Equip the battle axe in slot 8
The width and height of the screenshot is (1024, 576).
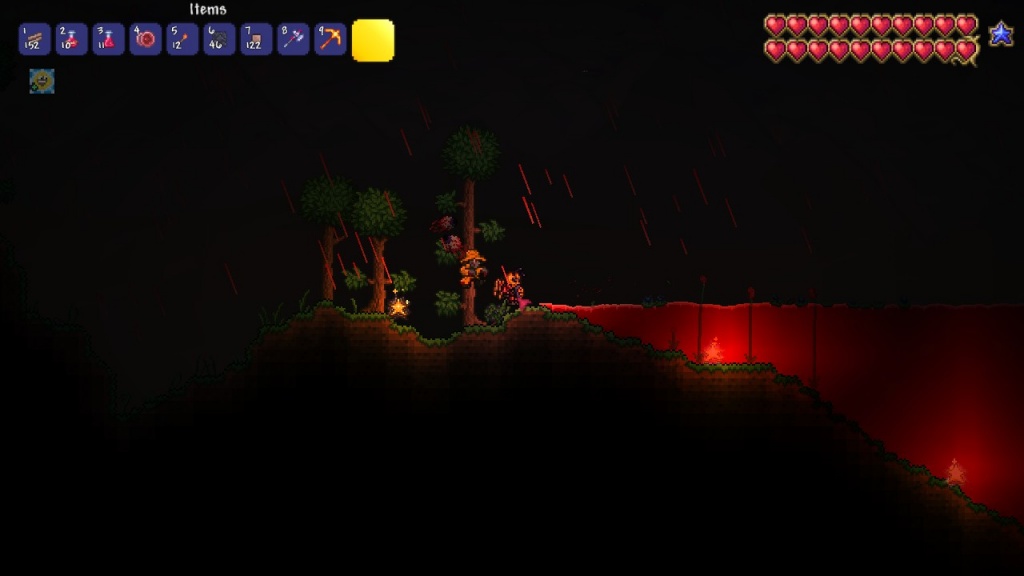click(x=293, y=39)
